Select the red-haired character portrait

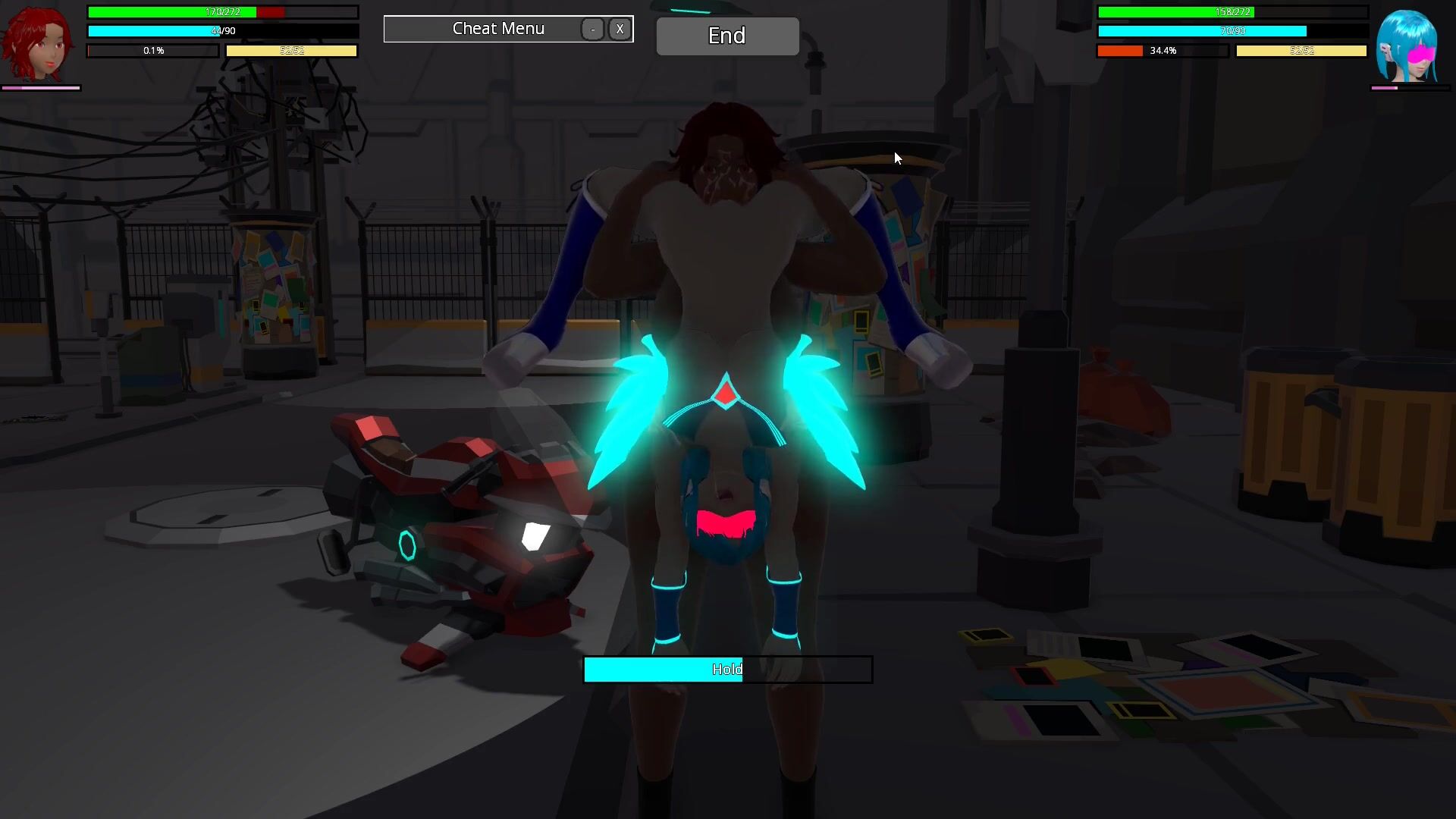tap(38, 45)
